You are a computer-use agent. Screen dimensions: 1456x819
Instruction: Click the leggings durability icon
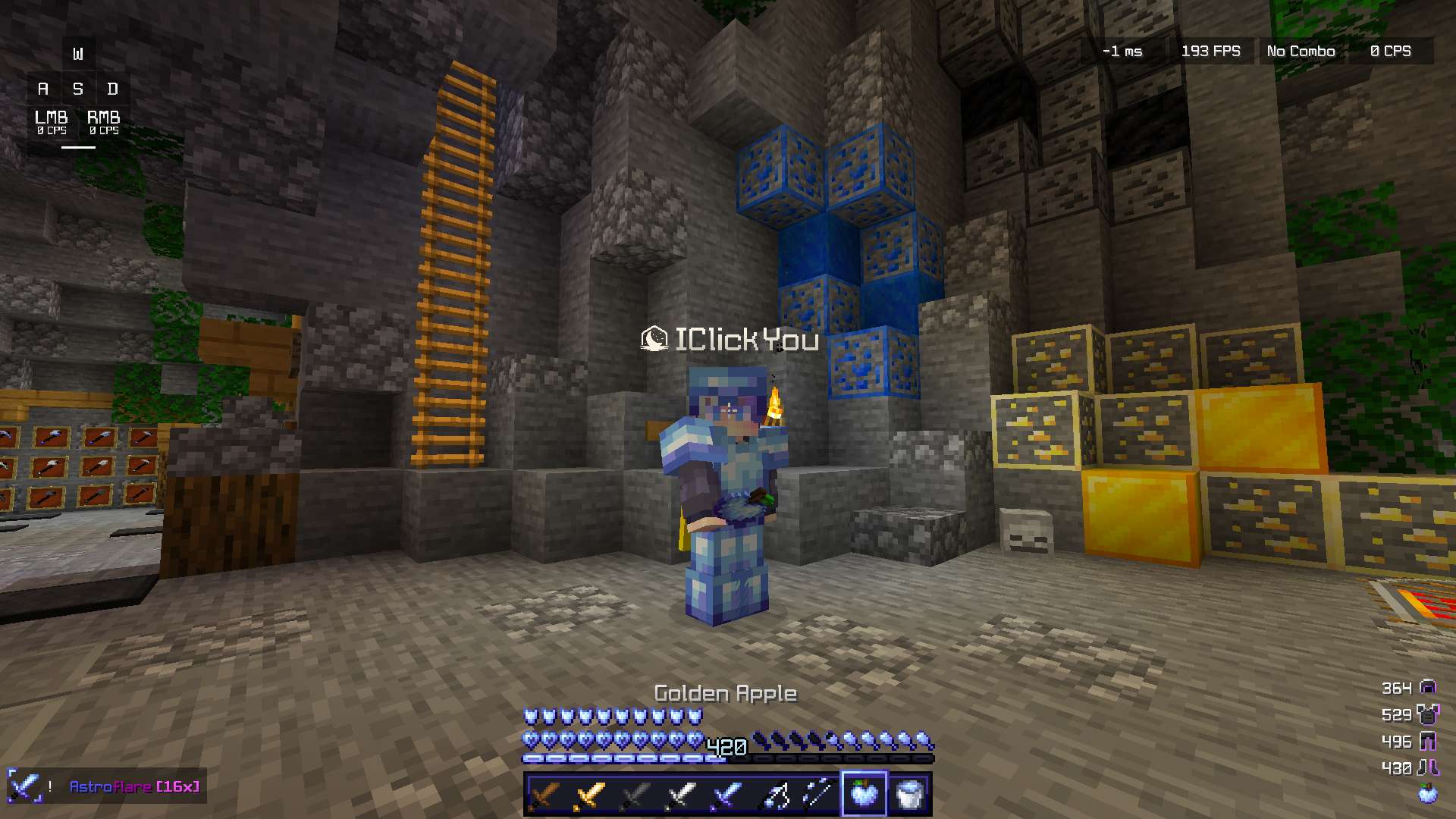click(x=1428, y=741)
